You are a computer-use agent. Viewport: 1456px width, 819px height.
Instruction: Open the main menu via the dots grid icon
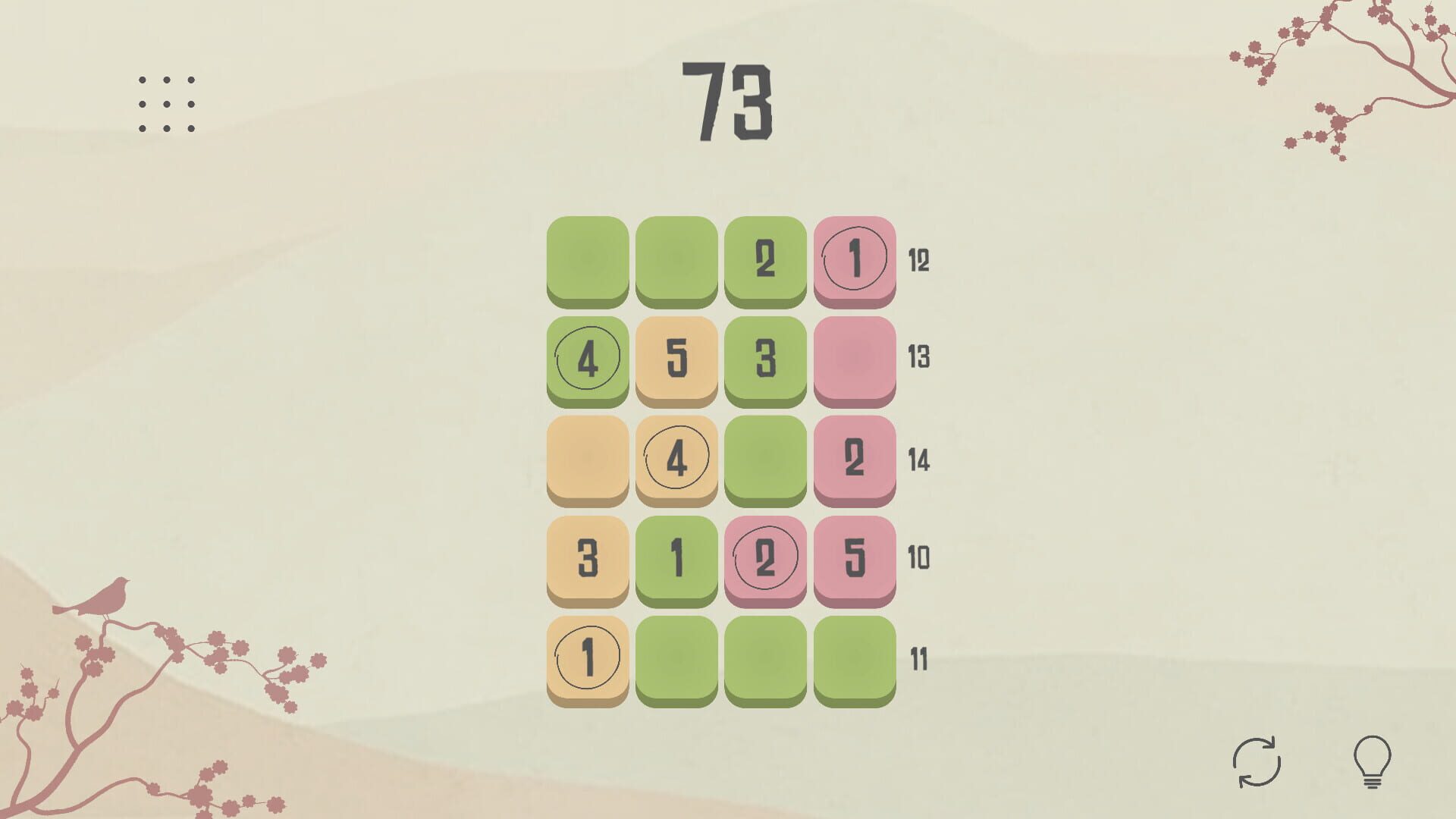pos(167,100)
